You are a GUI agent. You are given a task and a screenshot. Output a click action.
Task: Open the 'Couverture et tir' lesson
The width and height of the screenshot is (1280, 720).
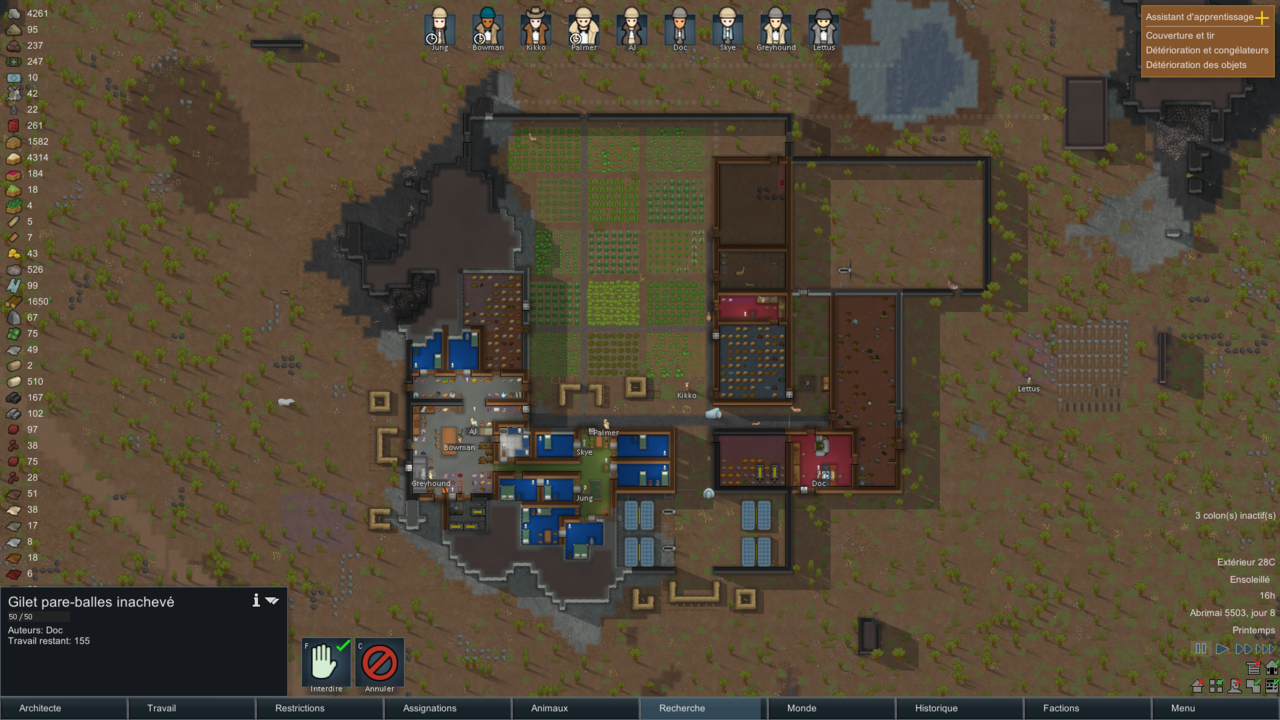tap(1180, 36)
